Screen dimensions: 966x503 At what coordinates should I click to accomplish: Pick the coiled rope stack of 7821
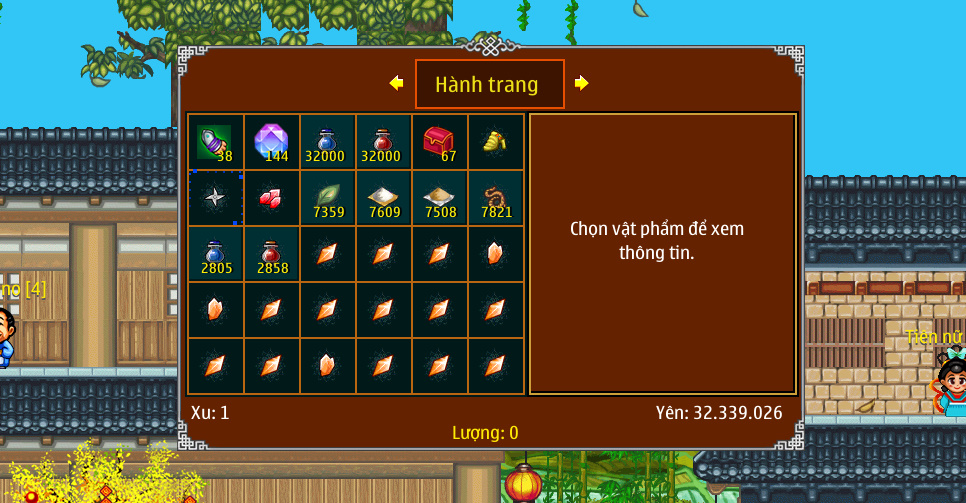495,198
